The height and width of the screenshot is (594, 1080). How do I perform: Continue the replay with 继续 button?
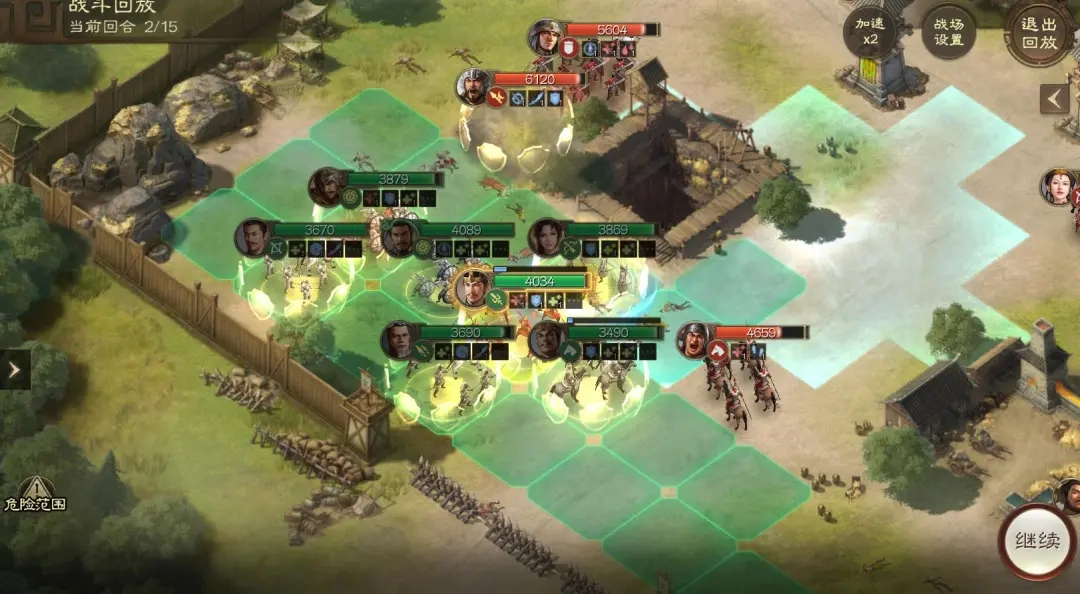click(x=1038, y=542)
